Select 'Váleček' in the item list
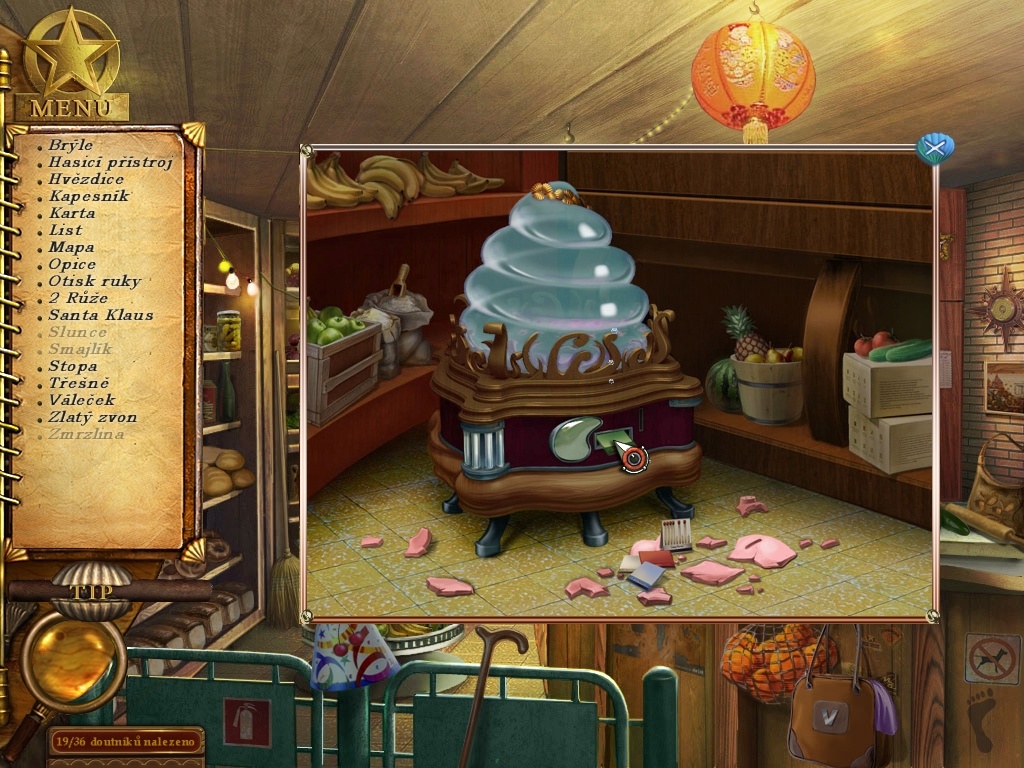 81,400
